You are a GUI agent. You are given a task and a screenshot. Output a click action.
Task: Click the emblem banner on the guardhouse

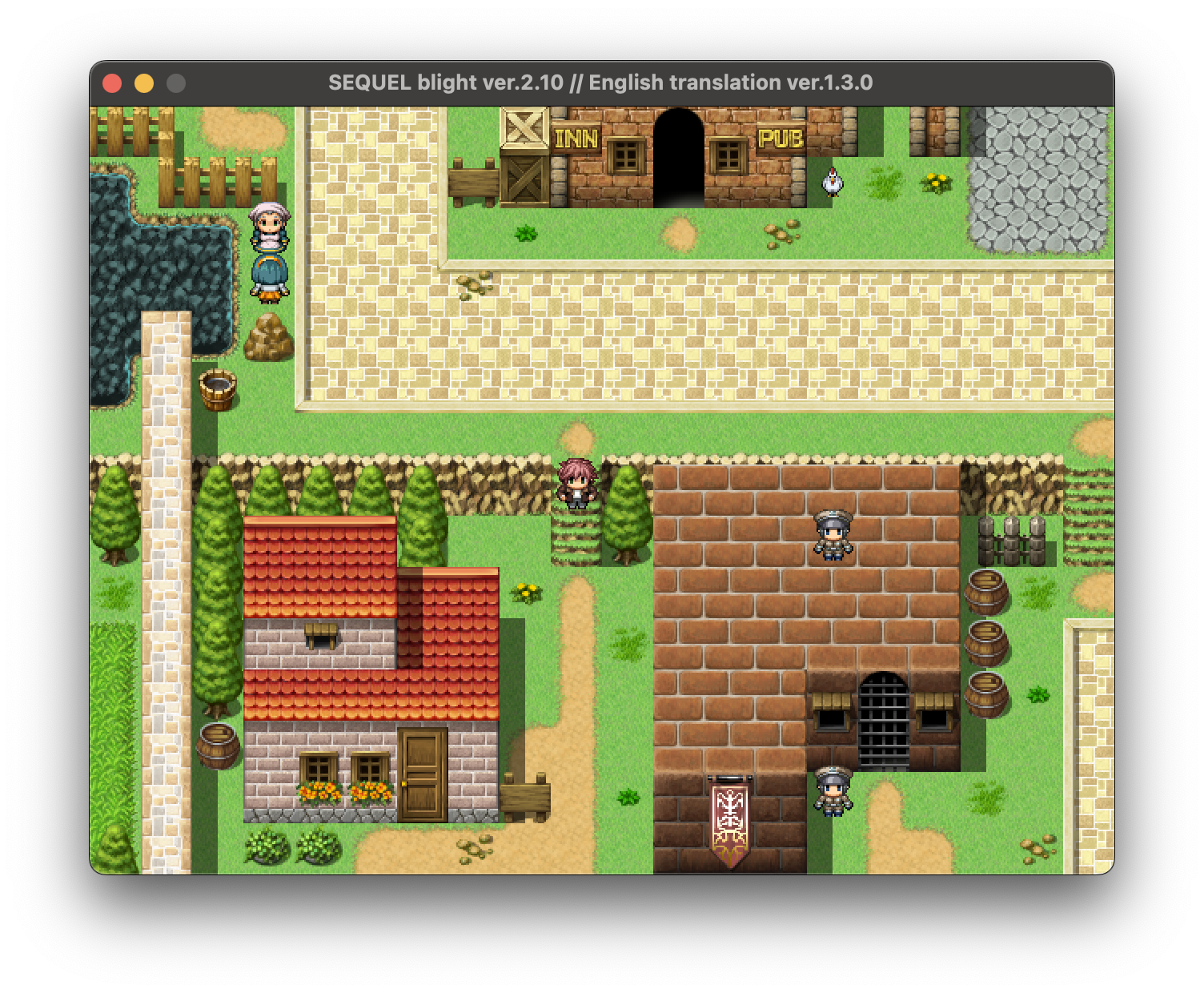[x=731, y=817]
